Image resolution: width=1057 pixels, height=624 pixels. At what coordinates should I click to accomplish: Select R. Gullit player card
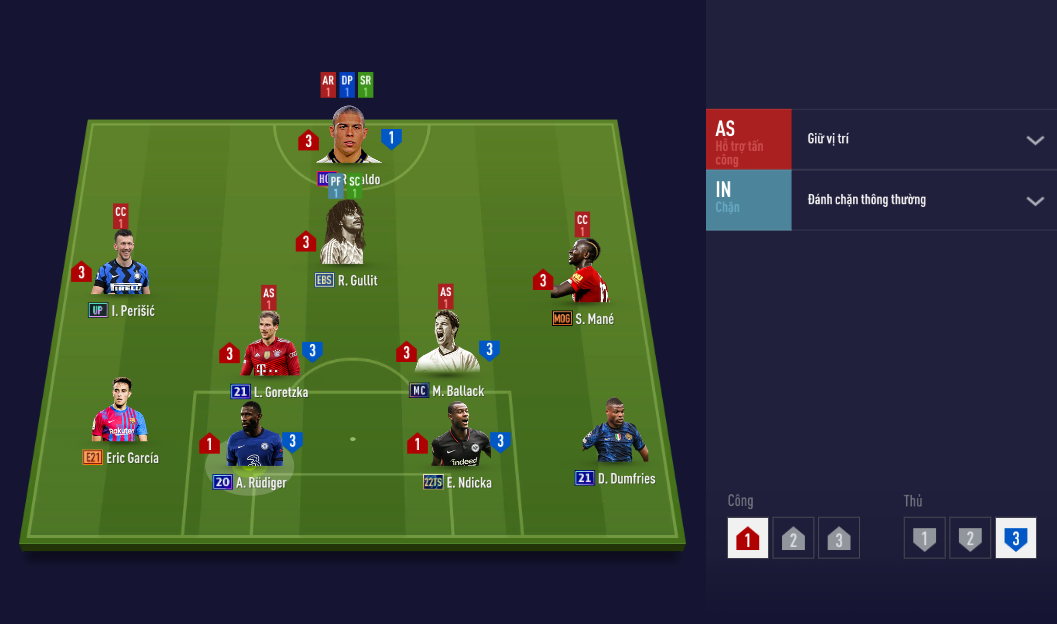(x=342, y=235)
